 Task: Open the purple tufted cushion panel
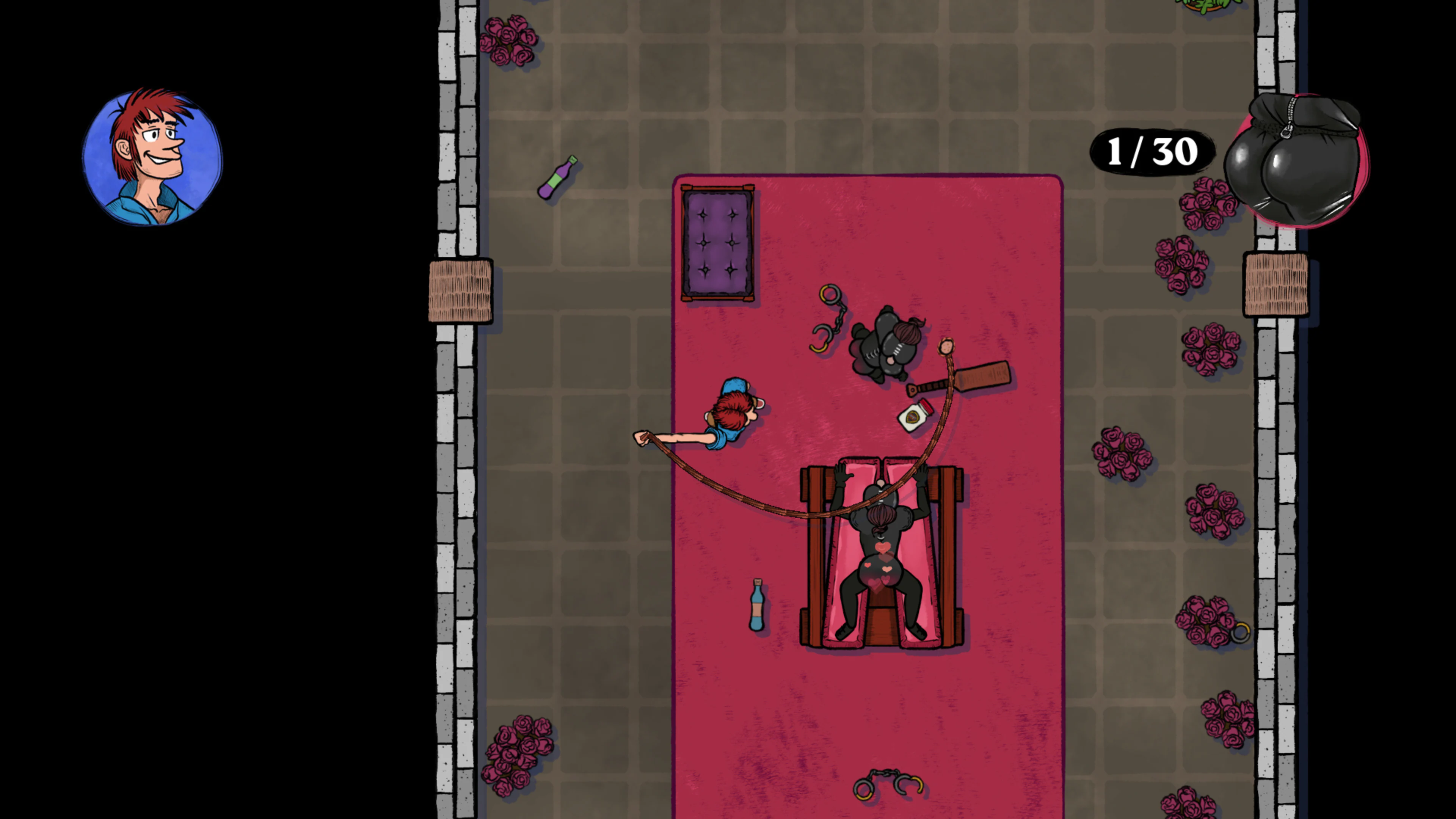tap(718, 243)
